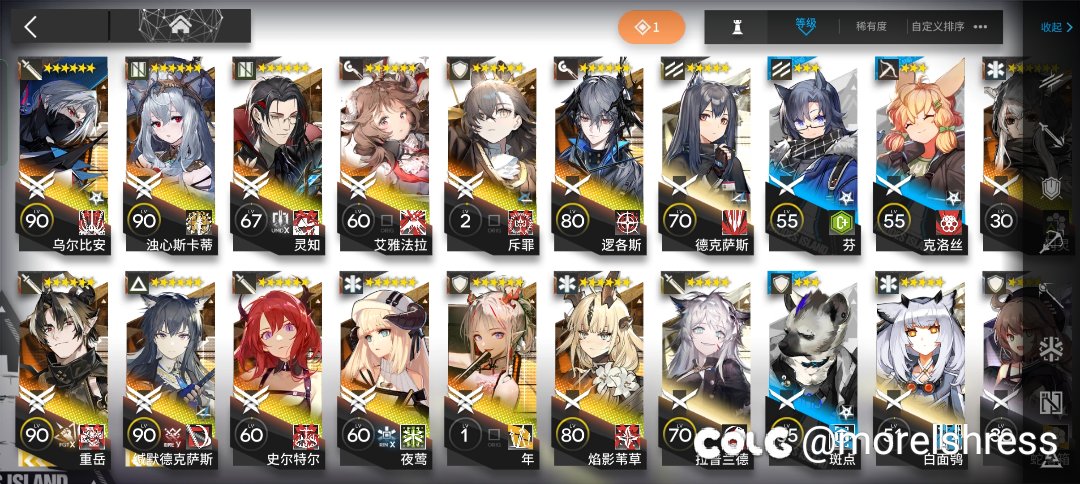Tap the orange filter button
Screen dimensions: 1080x484
(651, 27)
